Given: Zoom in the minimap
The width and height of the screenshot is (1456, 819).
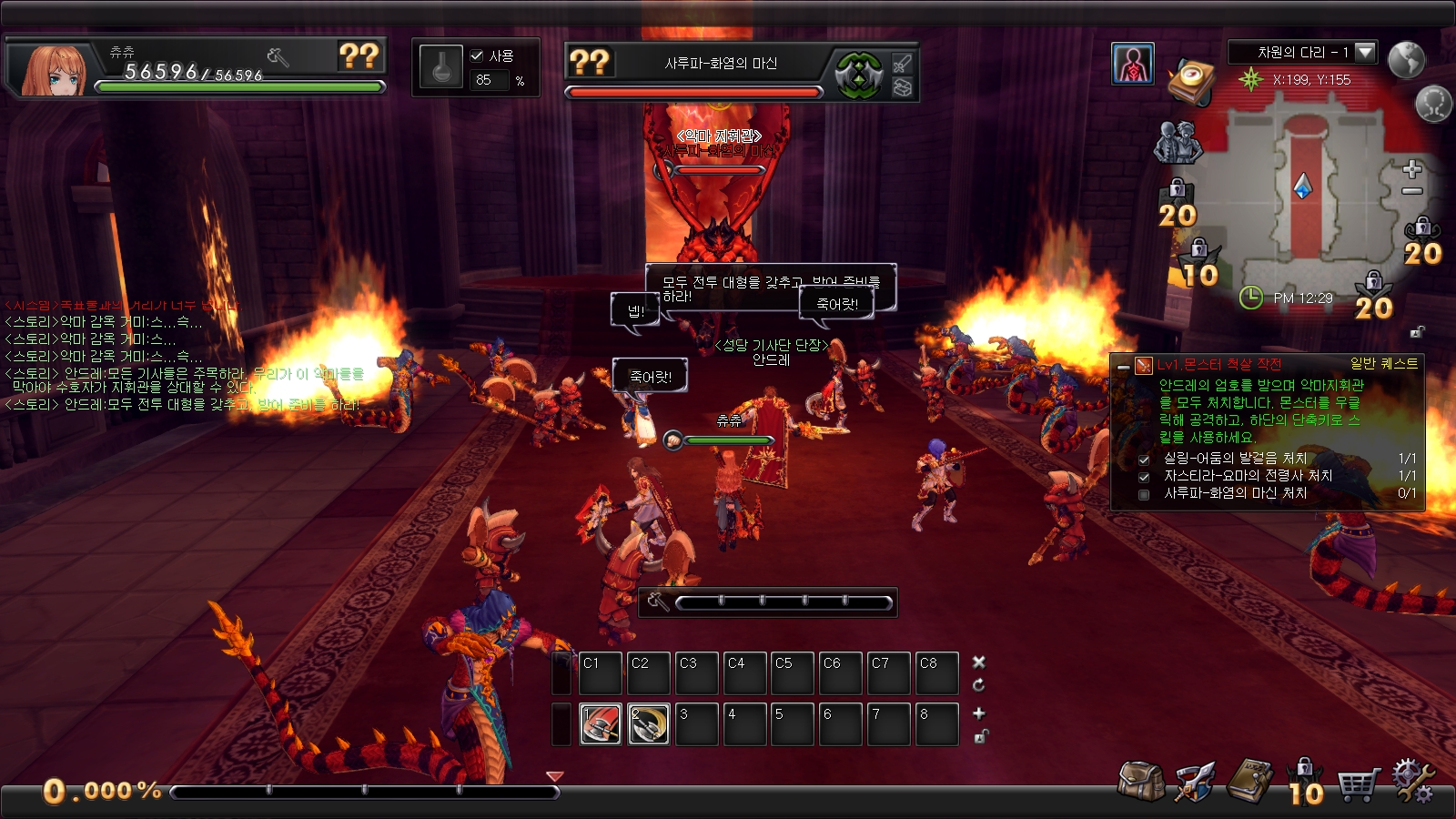Looking at the screenshot, I should [x=1412, y=169].
